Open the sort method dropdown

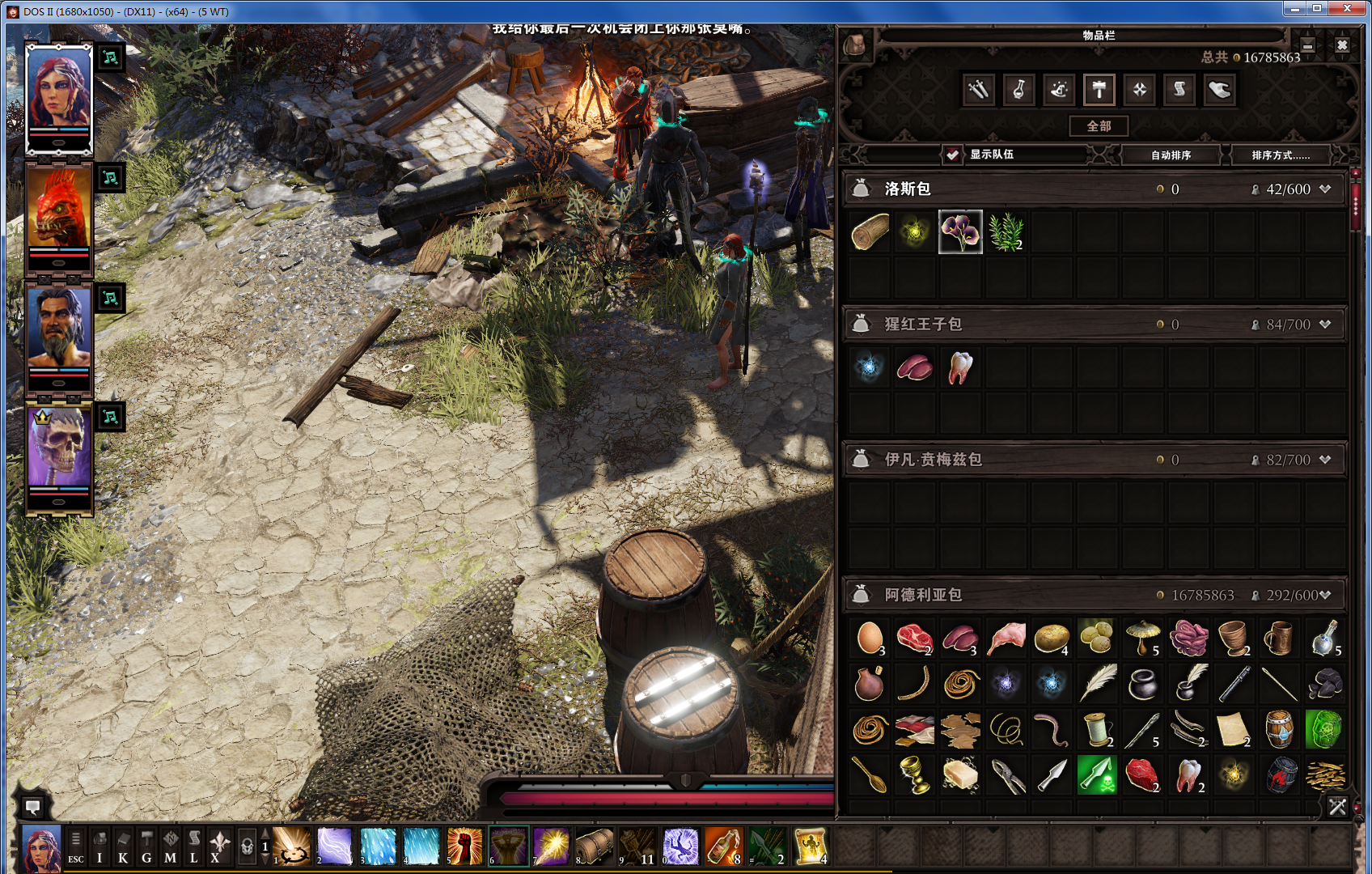pyautogui.click(x=1280, y=155)
